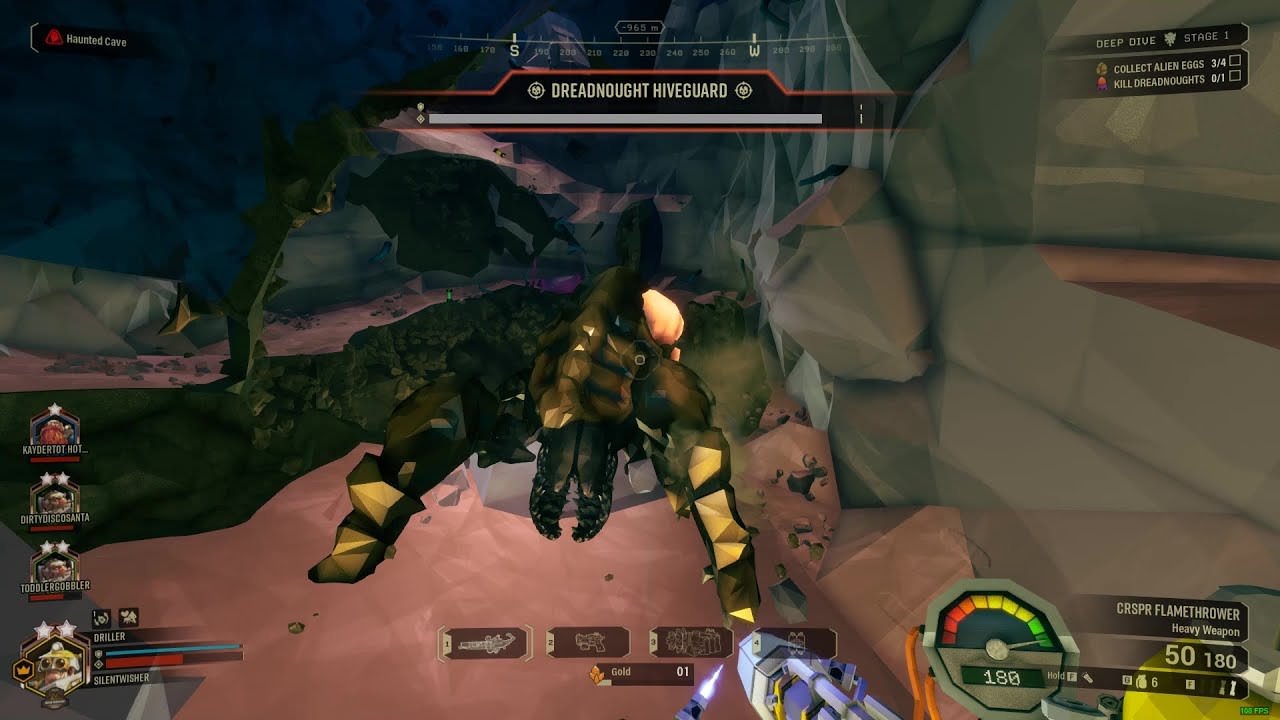Screen dimensions: 1280x720
Task: Click the alien egg objective icon
Action: click(1102, 67)
